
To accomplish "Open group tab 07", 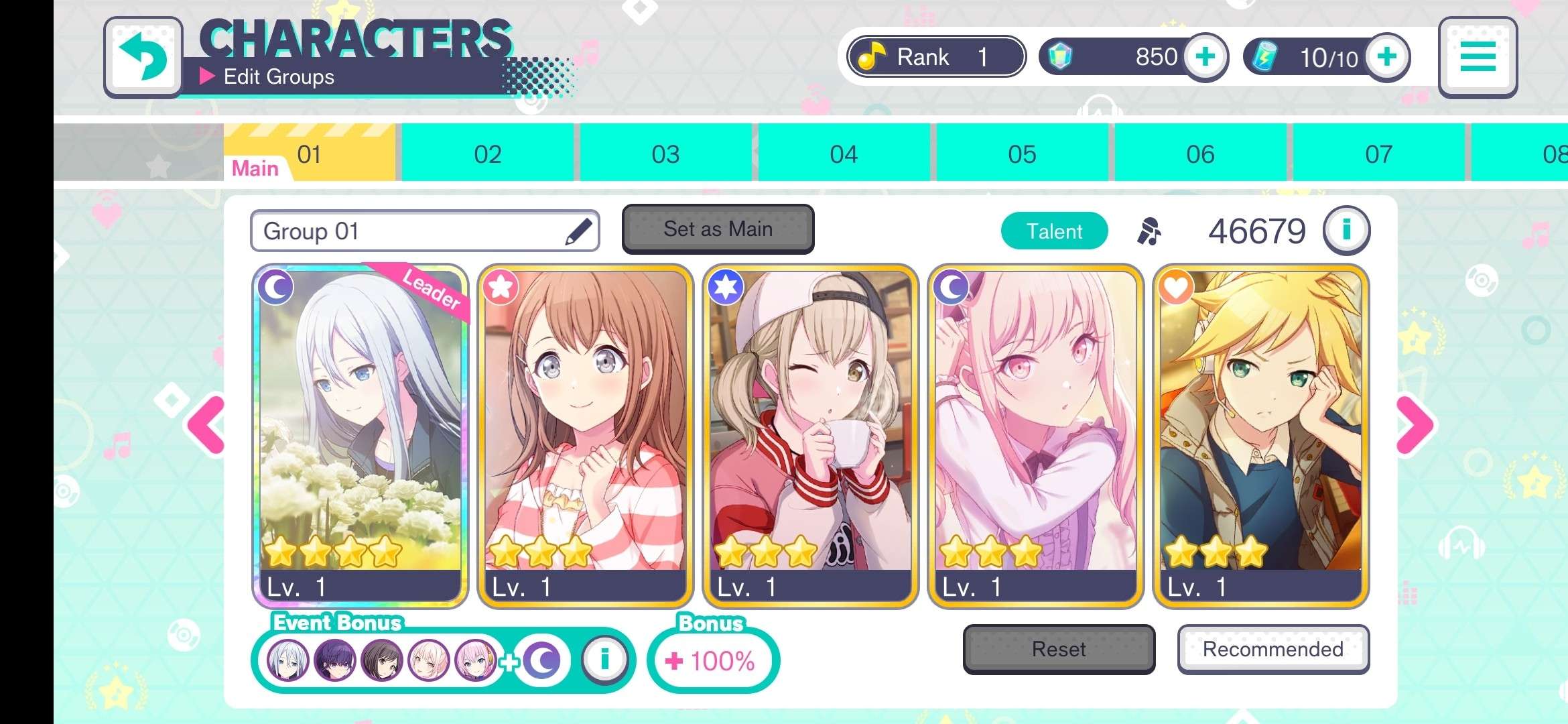I will coord(1378,154).
